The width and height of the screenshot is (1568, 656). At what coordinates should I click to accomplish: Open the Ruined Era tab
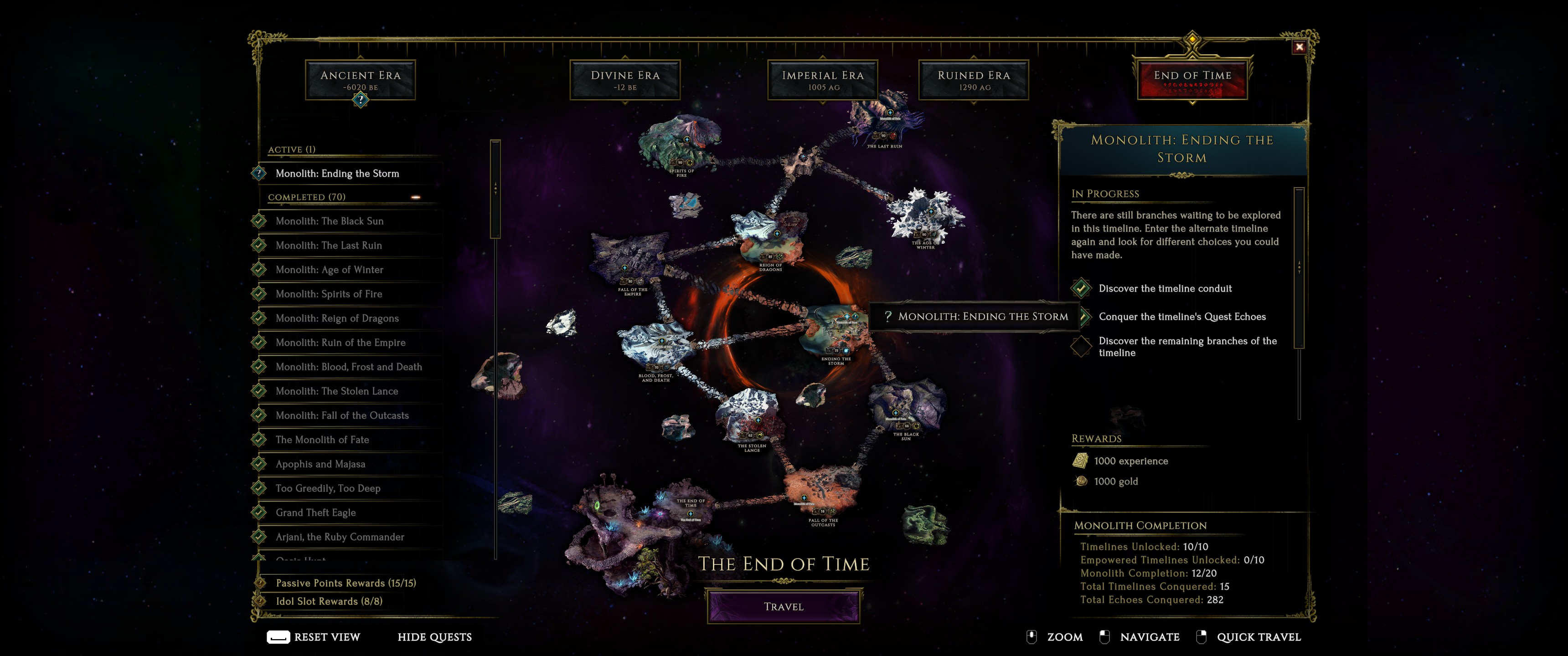(973, 80)
